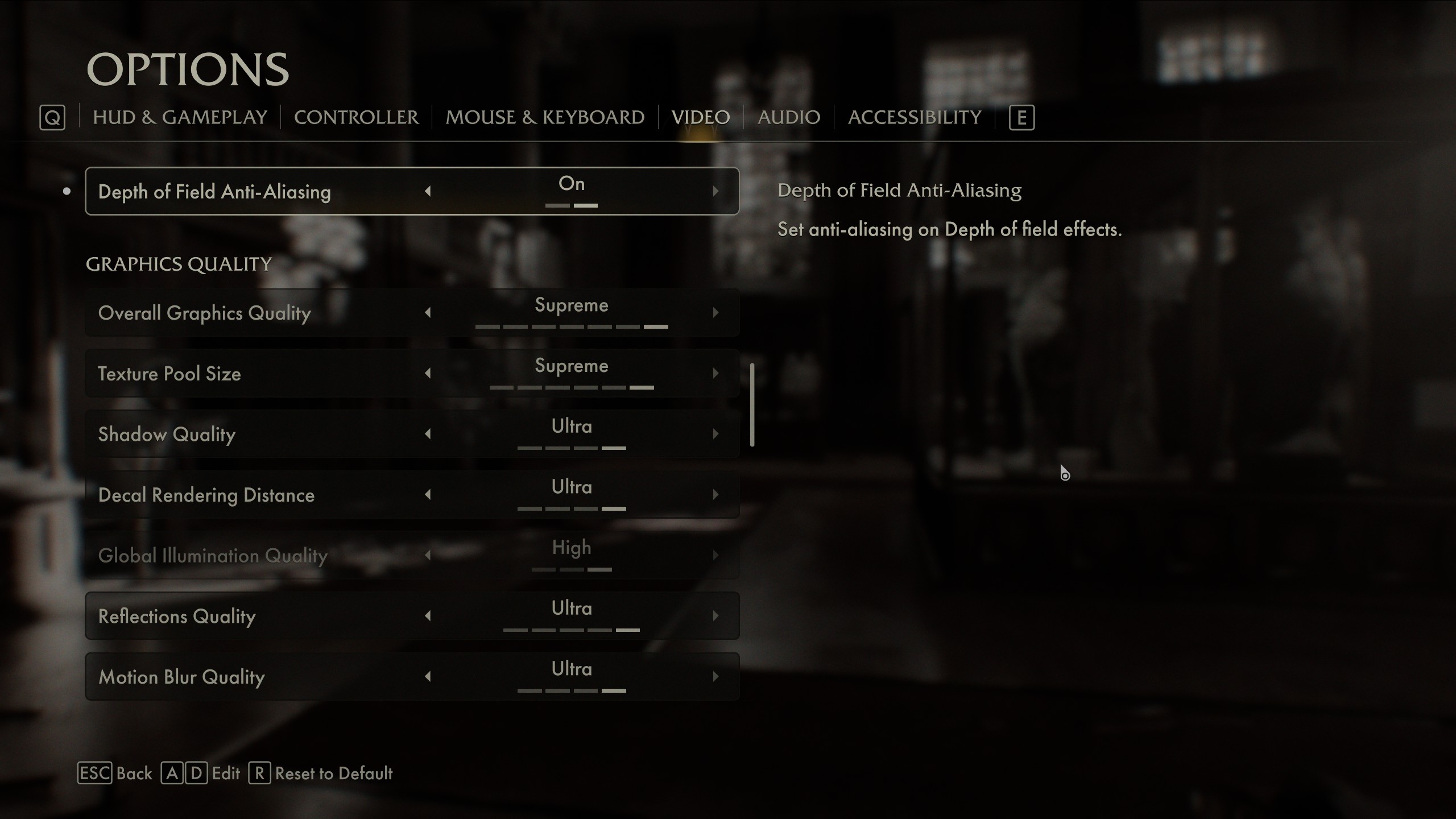Go Back from the options screen

point(133,773)
